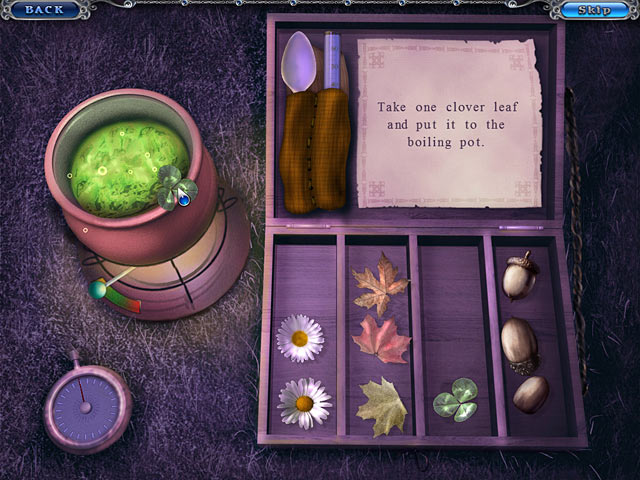
Task: Select the red maple leaf
Action: coord(380,340)
